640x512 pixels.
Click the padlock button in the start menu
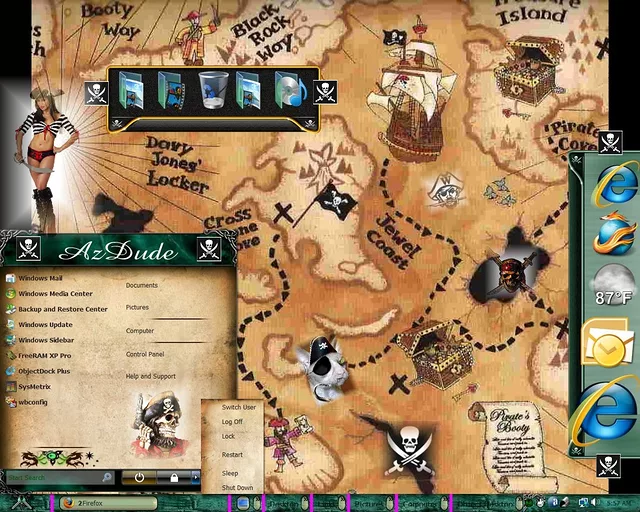coord(174,478)
